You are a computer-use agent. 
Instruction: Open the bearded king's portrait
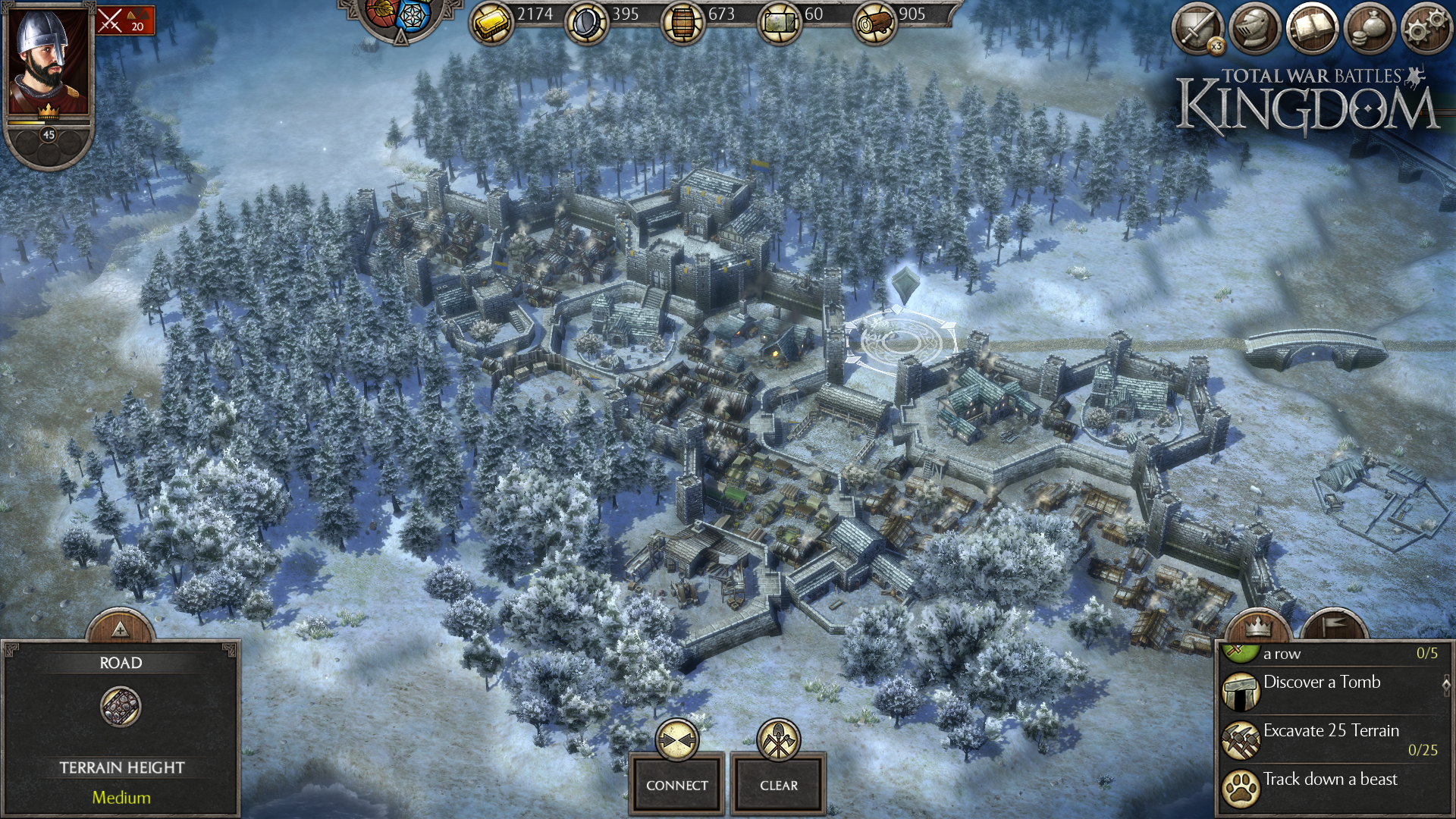[x=47, y=61]
